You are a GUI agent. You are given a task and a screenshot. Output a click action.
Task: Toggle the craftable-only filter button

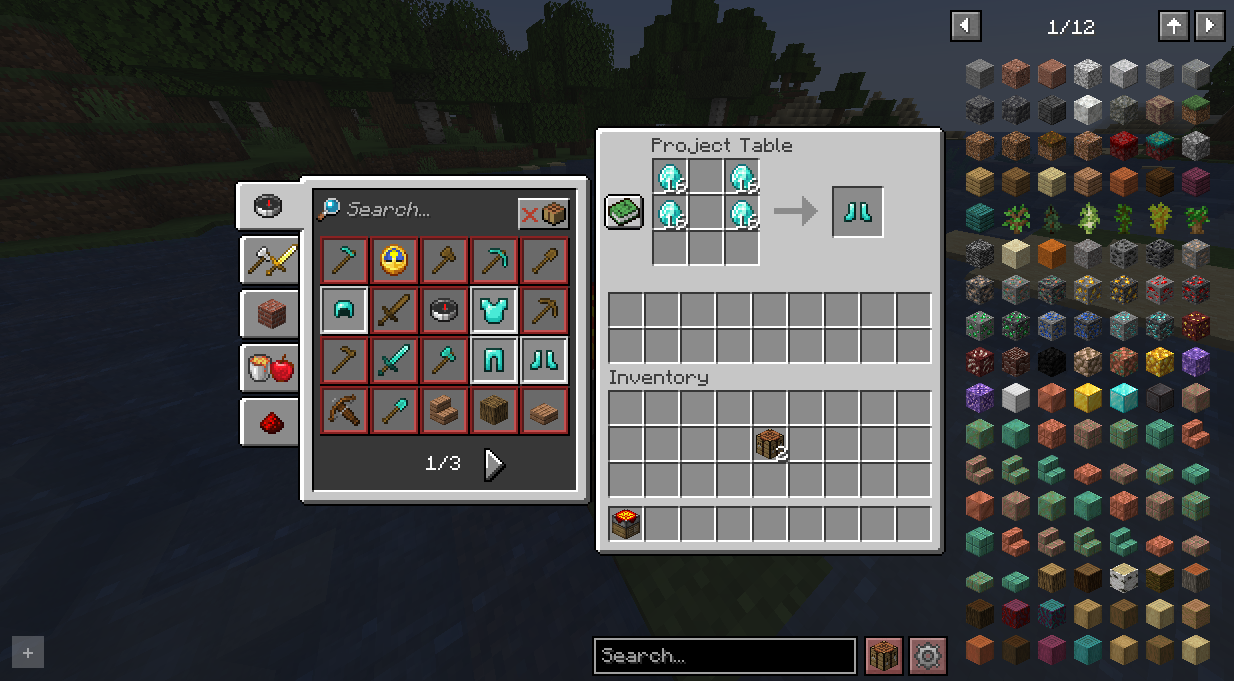coord(543,214)
